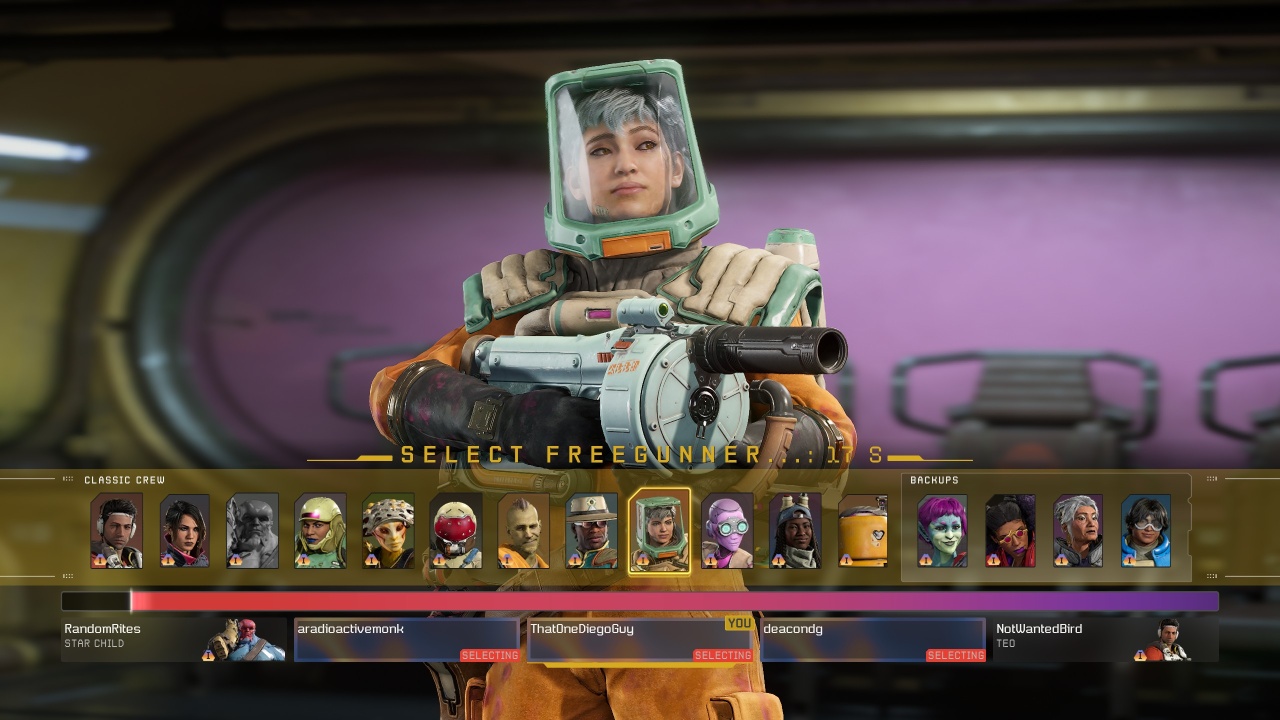The height and width of the screenshot is (720, 1280).
Task: Select the highlighted green hazmat-helmet Freegunner
Action: pos(659,531)
